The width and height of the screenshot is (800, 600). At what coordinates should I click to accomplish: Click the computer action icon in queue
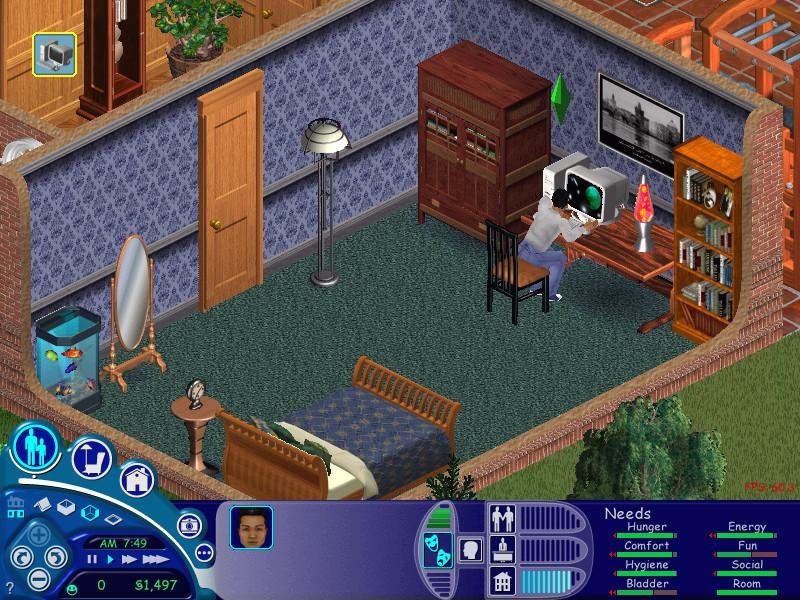53,54
